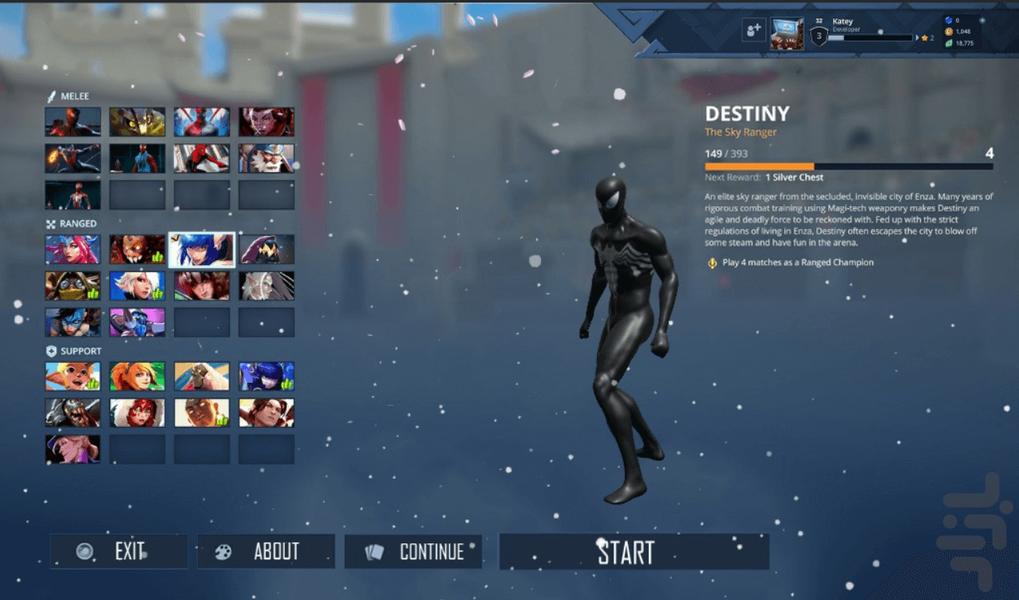Choose the red-skinned horned melee champion
Screen dimensions: 1019x600
pos(266,122)
